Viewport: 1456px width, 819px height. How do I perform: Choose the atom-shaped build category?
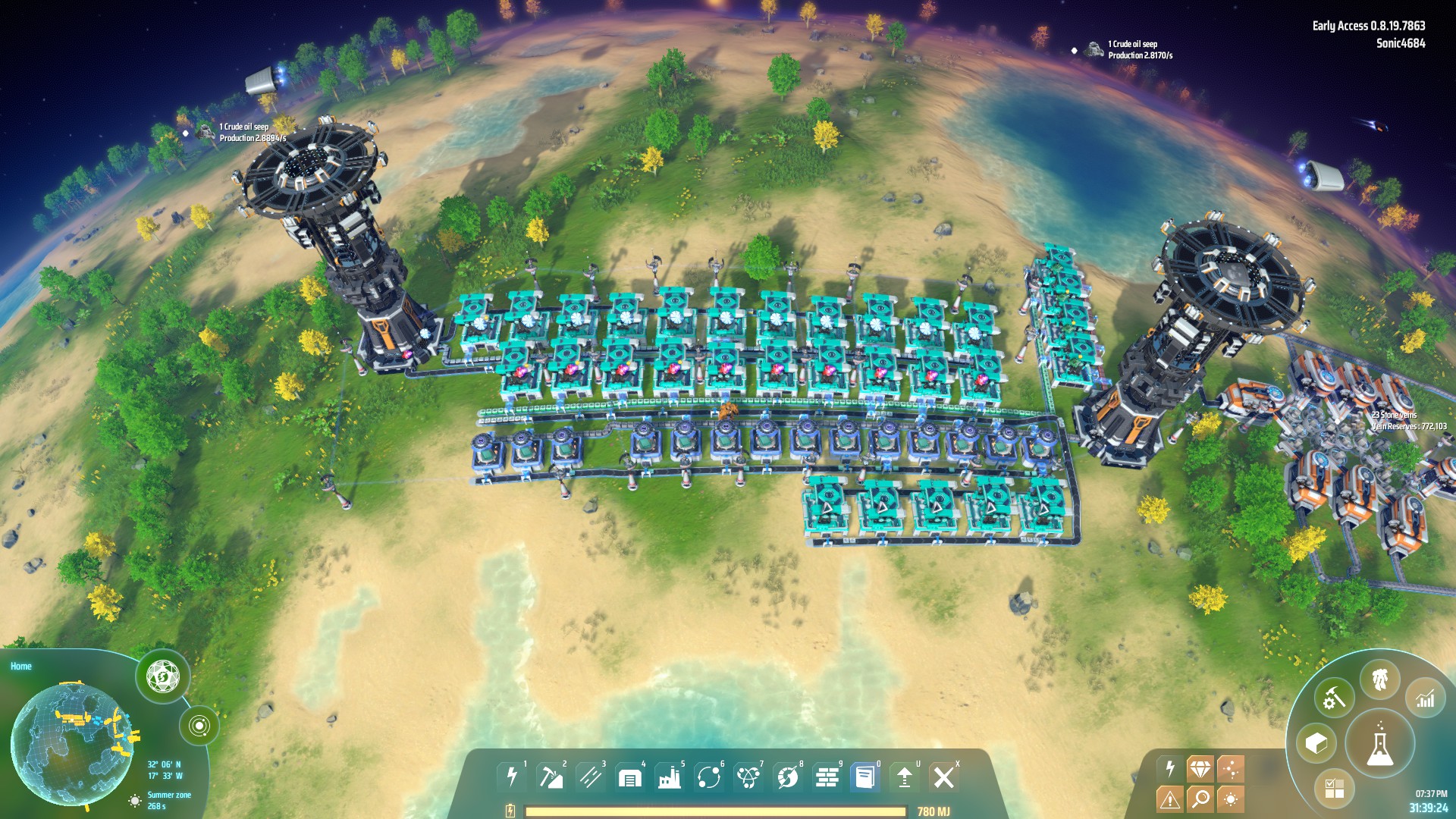click(x=748, y=777)
